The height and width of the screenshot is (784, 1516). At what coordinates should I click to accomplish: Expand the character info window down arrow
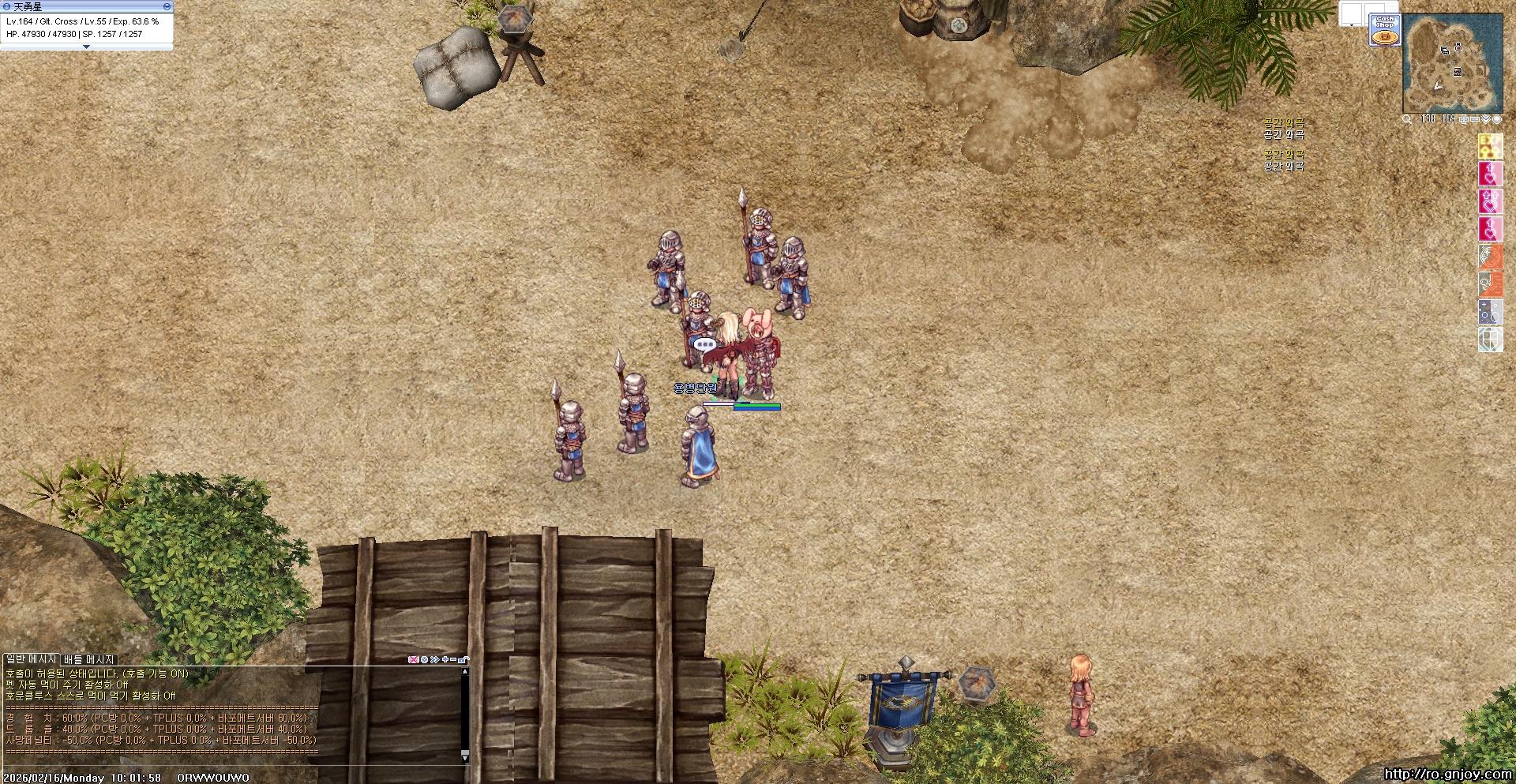point(86,47)
